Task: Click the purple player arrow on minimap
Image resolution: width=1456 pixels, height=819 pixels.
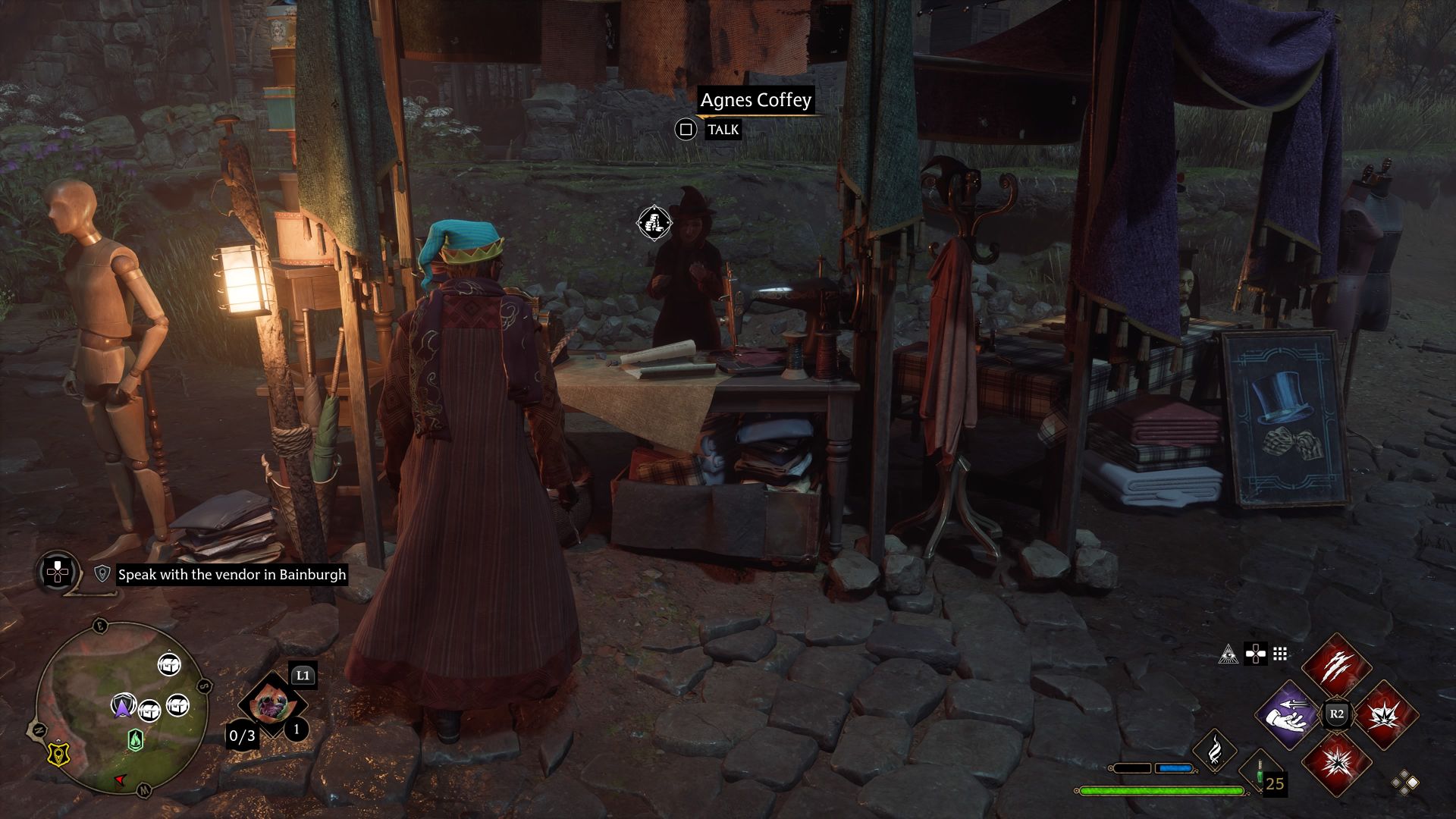Action: pyautogui.click(x=121, y=706)
